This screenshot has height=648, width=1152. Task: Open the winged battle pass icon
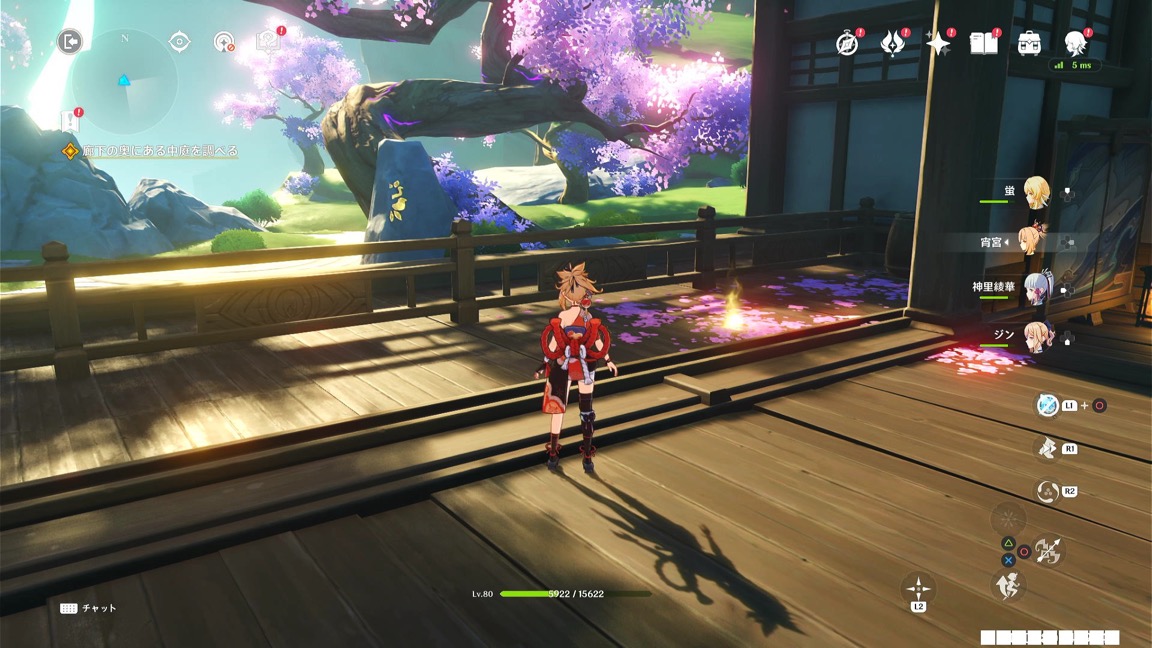[892, 44]
